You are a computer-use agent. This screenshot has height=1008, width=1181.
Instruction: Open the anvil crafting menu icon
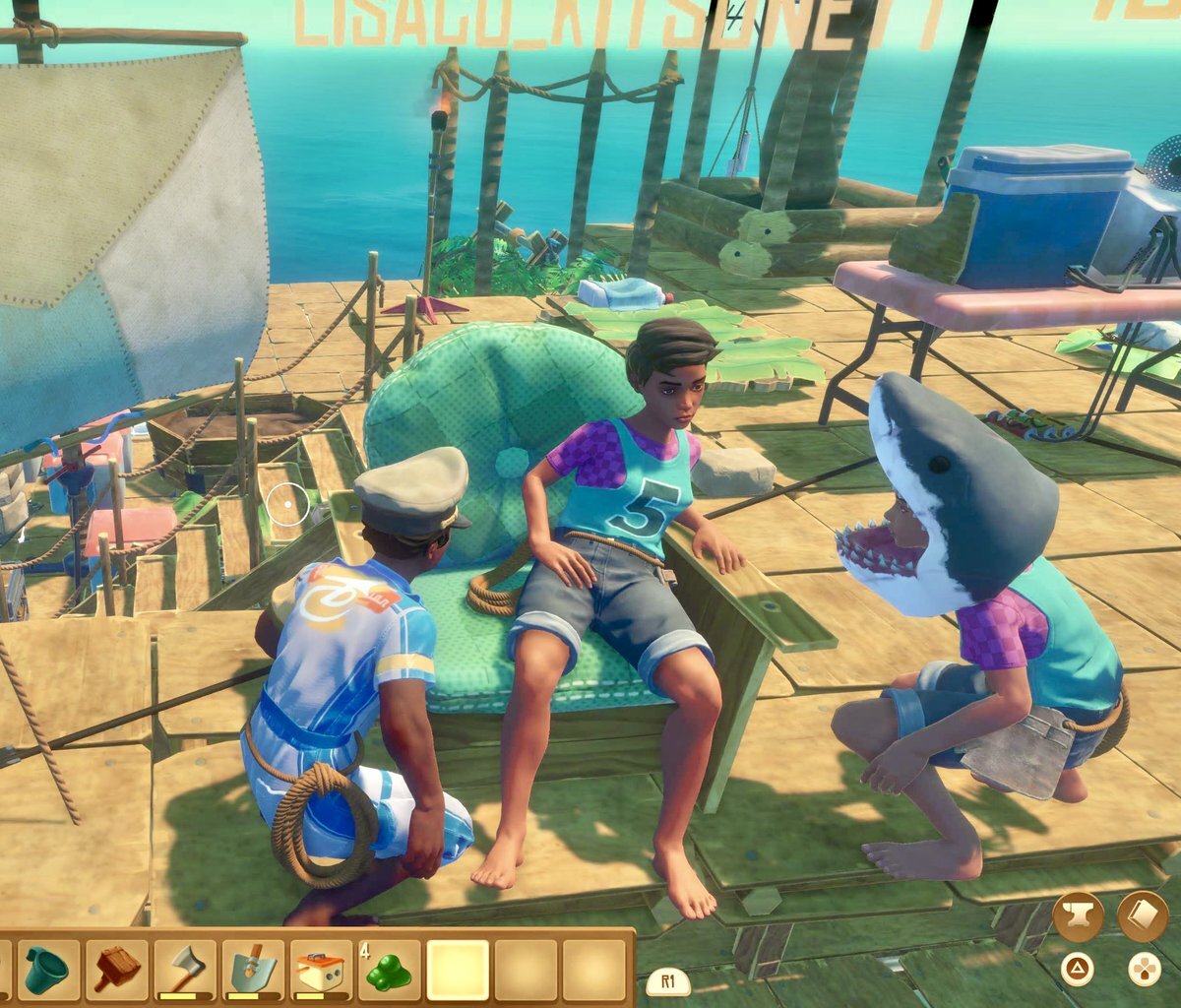tap(1077, 917)
